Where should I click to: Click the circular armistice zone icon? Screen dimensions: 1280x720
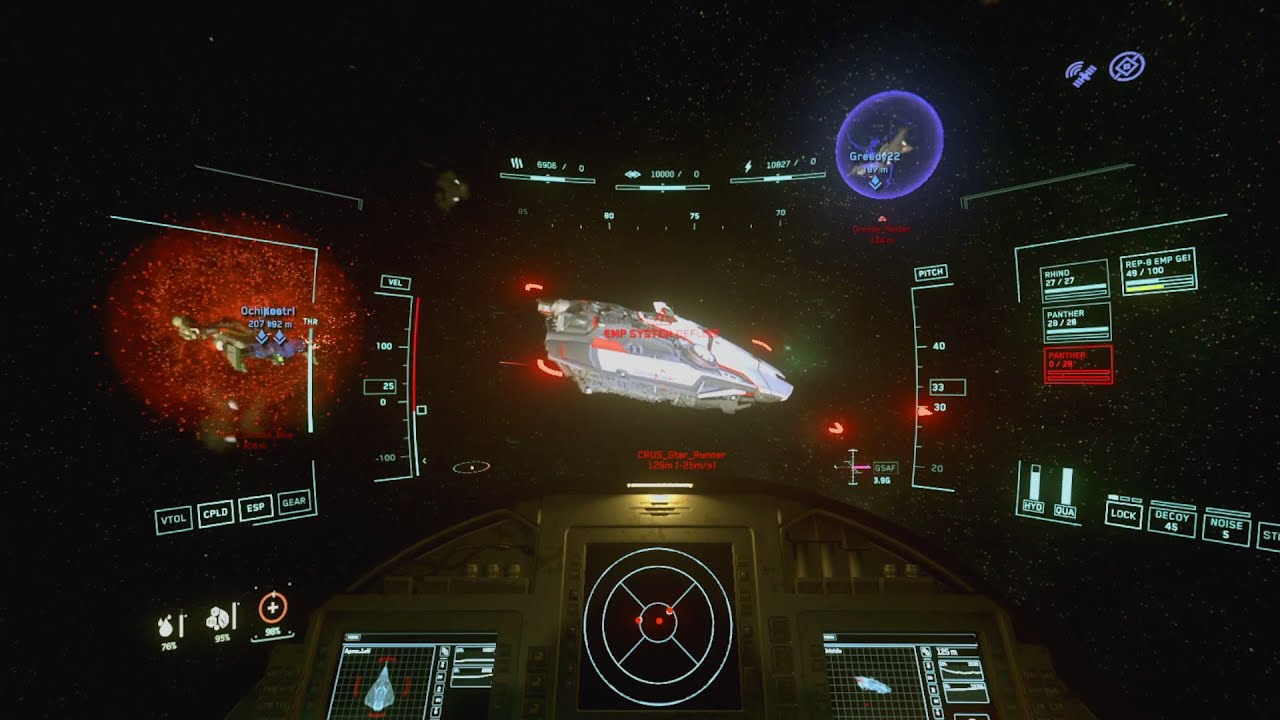pos(1127,67)
